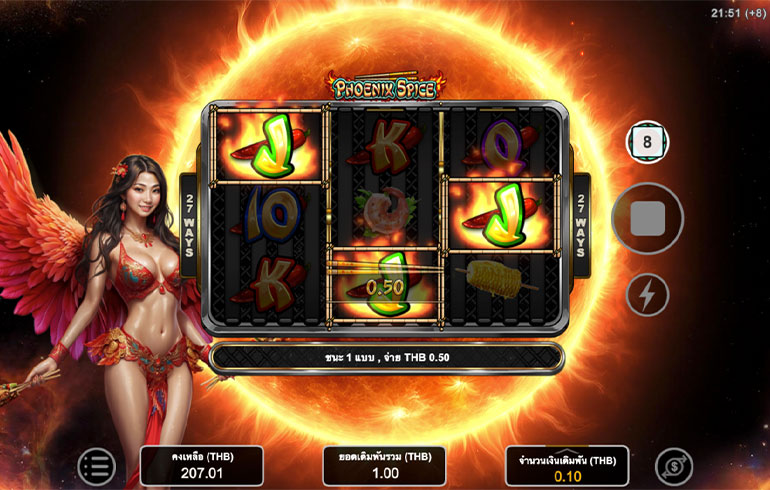Open the autoplay counter showing 8
The width and height of the screenshot is (770, 490).
pyautogui.click(x=647, y=142)
